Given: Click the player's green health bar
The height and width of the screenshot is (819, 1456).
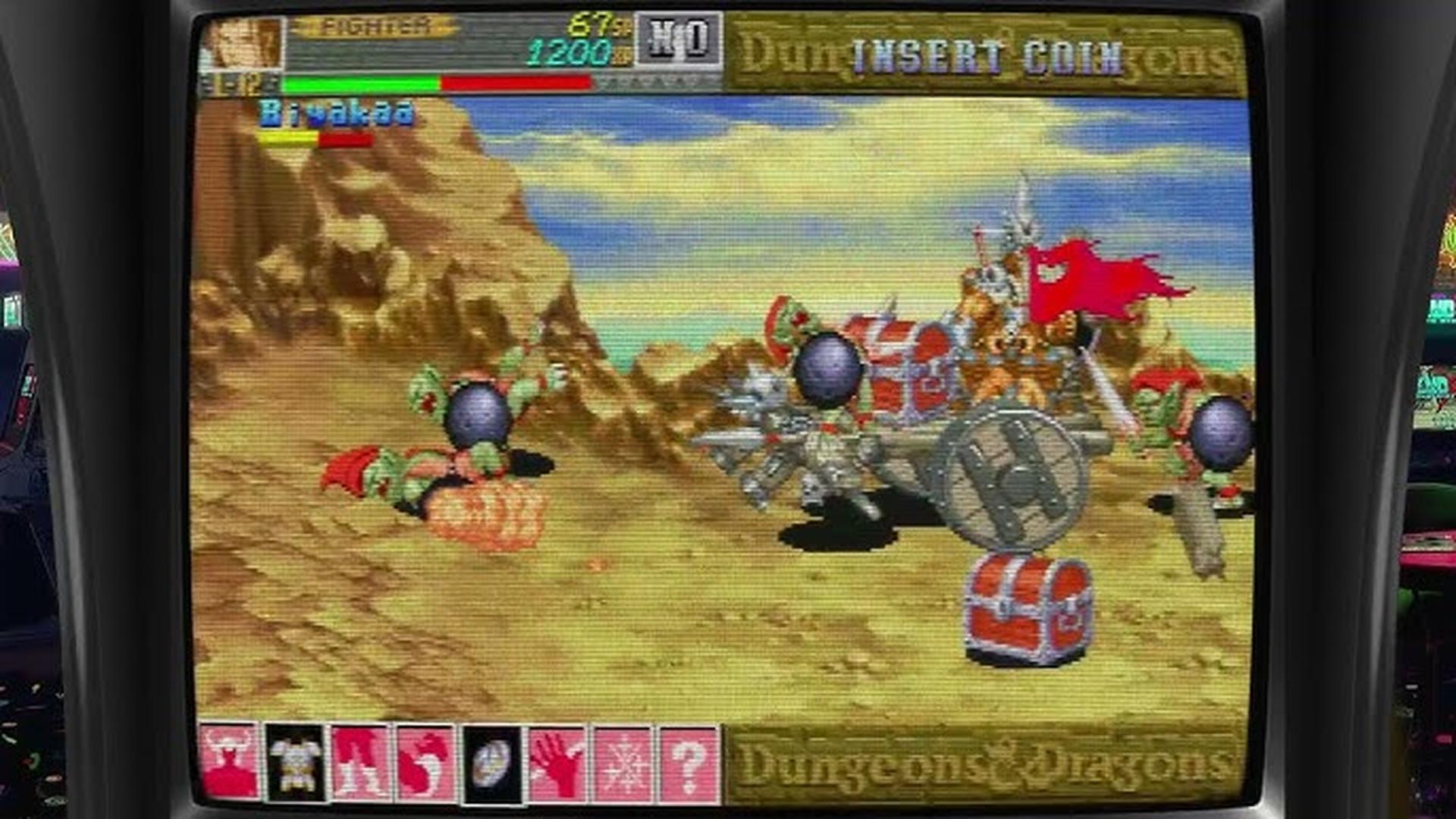Looking at the screenshot, I should (x=356, y=81).
